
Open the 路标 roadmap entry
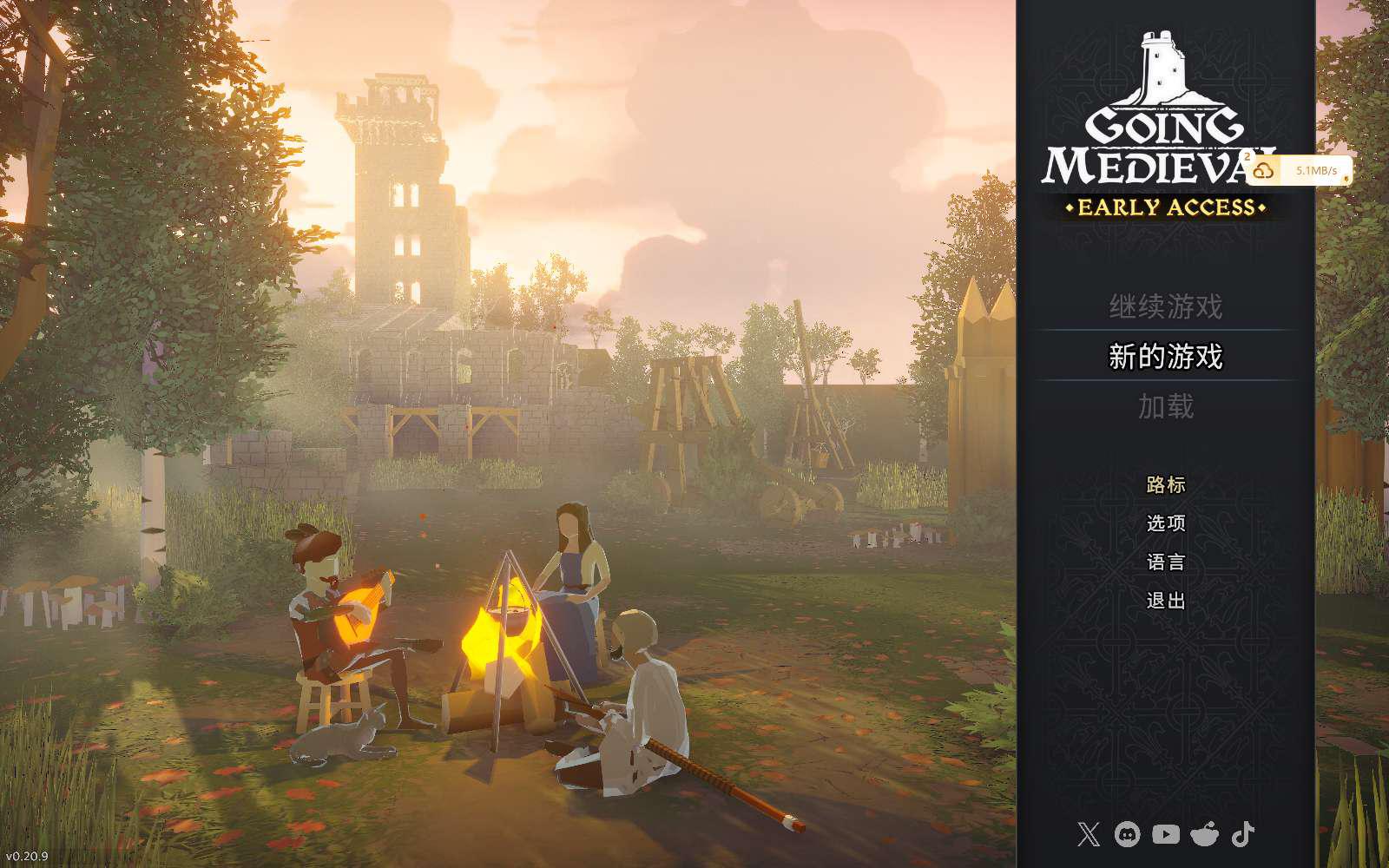coord(1165,484)
